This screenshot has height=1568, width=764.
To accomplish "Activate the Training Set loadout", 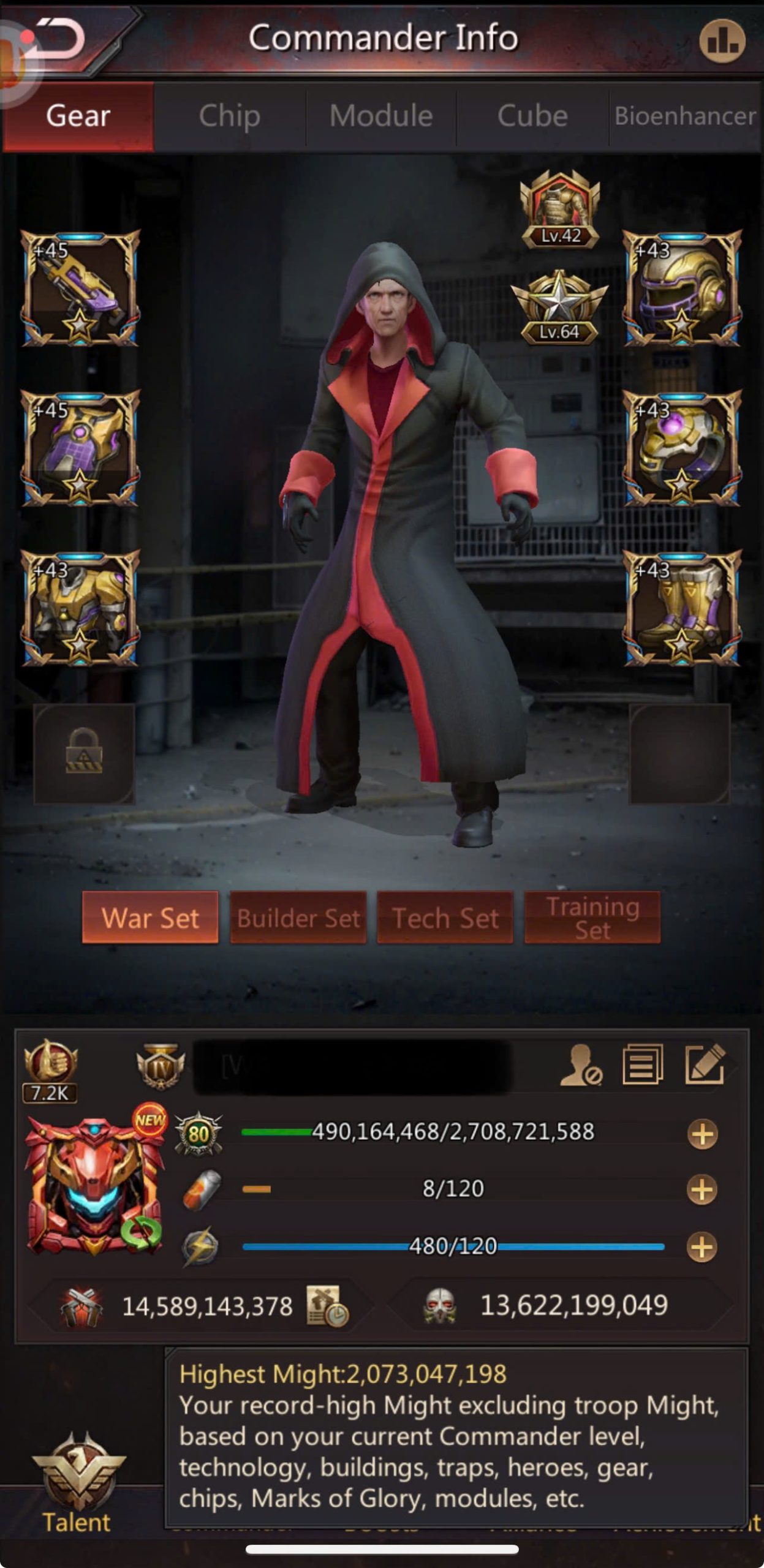I will pyautogui.click(x=592, y=918).
